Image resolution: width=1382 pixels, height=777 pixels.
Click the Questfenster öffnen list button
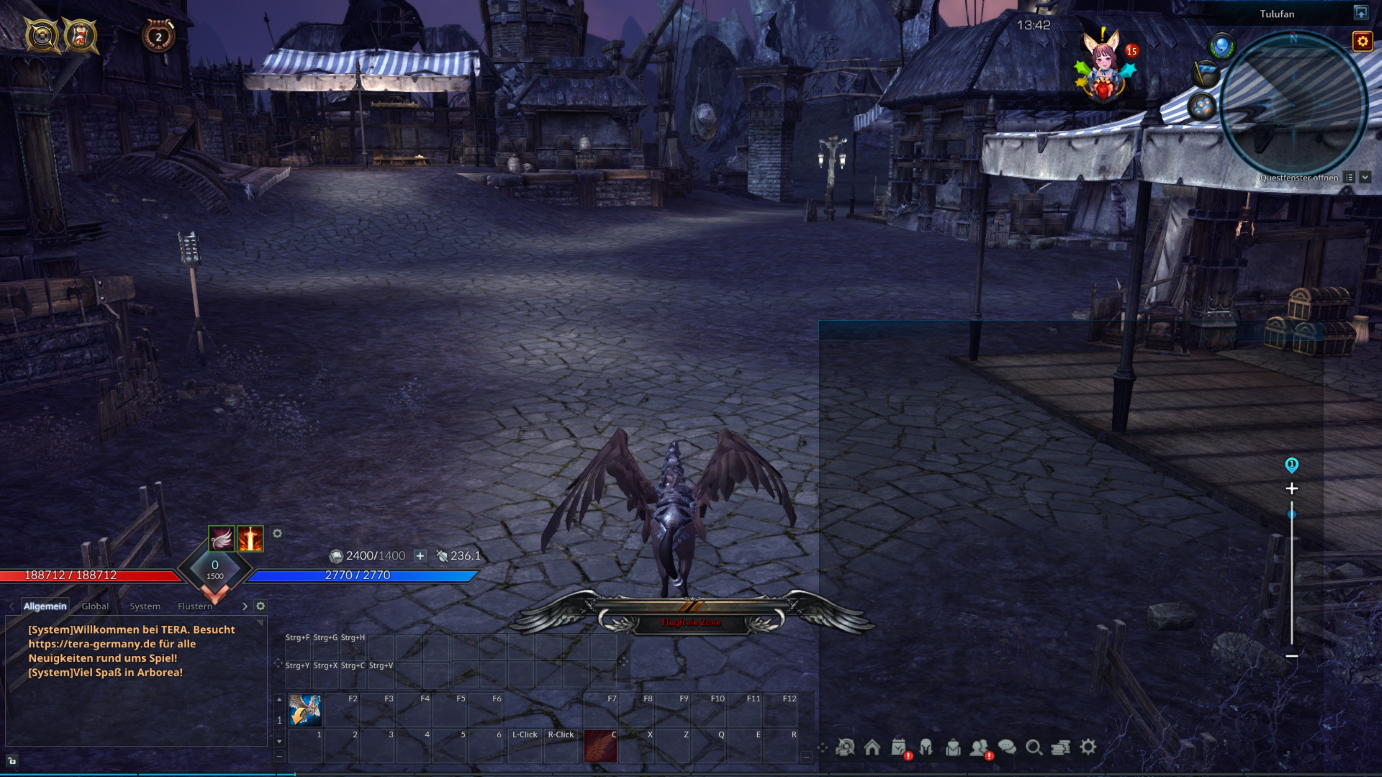1349,178
